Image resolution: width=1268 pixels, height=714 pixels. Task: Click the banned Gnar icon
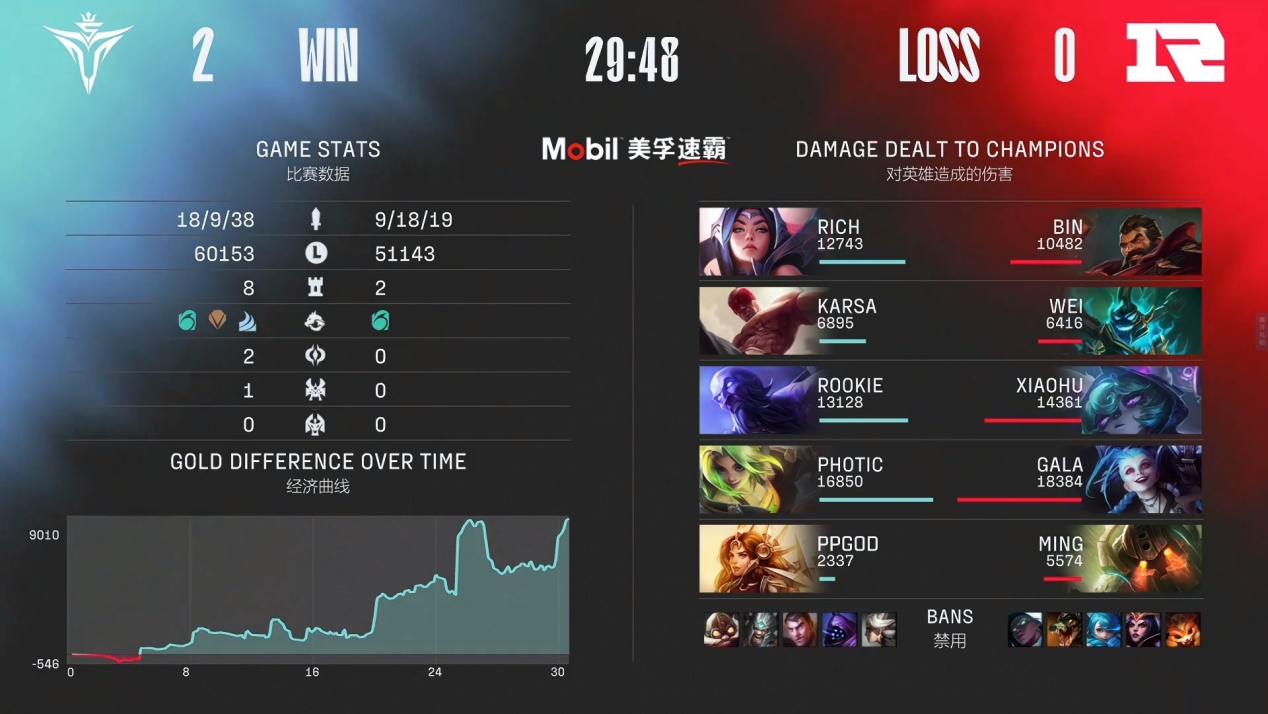(1182, 630)
